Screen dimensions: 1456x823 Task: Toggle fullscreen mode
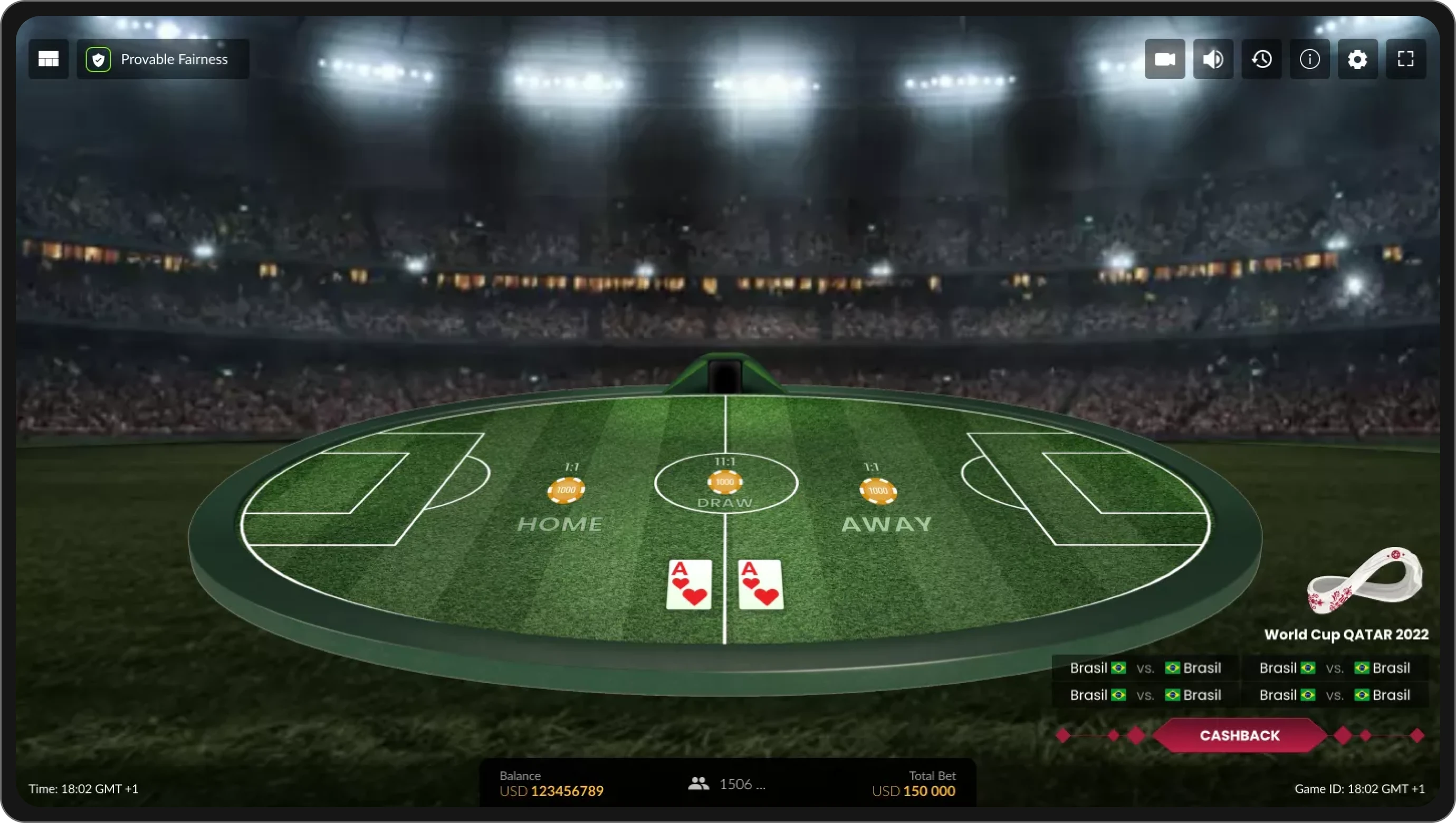pyautogui.click(x=1406, y=59)
